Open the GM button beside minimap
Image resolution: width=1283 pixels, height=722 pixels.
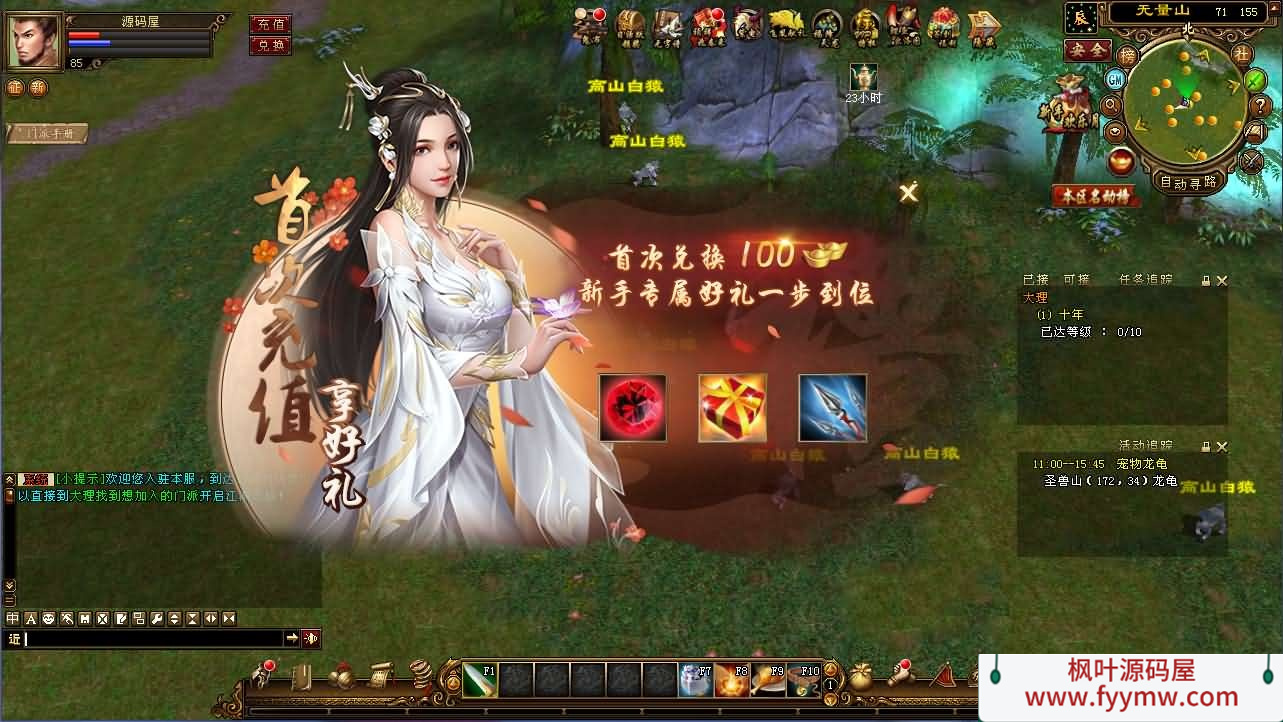(1115, 79)
